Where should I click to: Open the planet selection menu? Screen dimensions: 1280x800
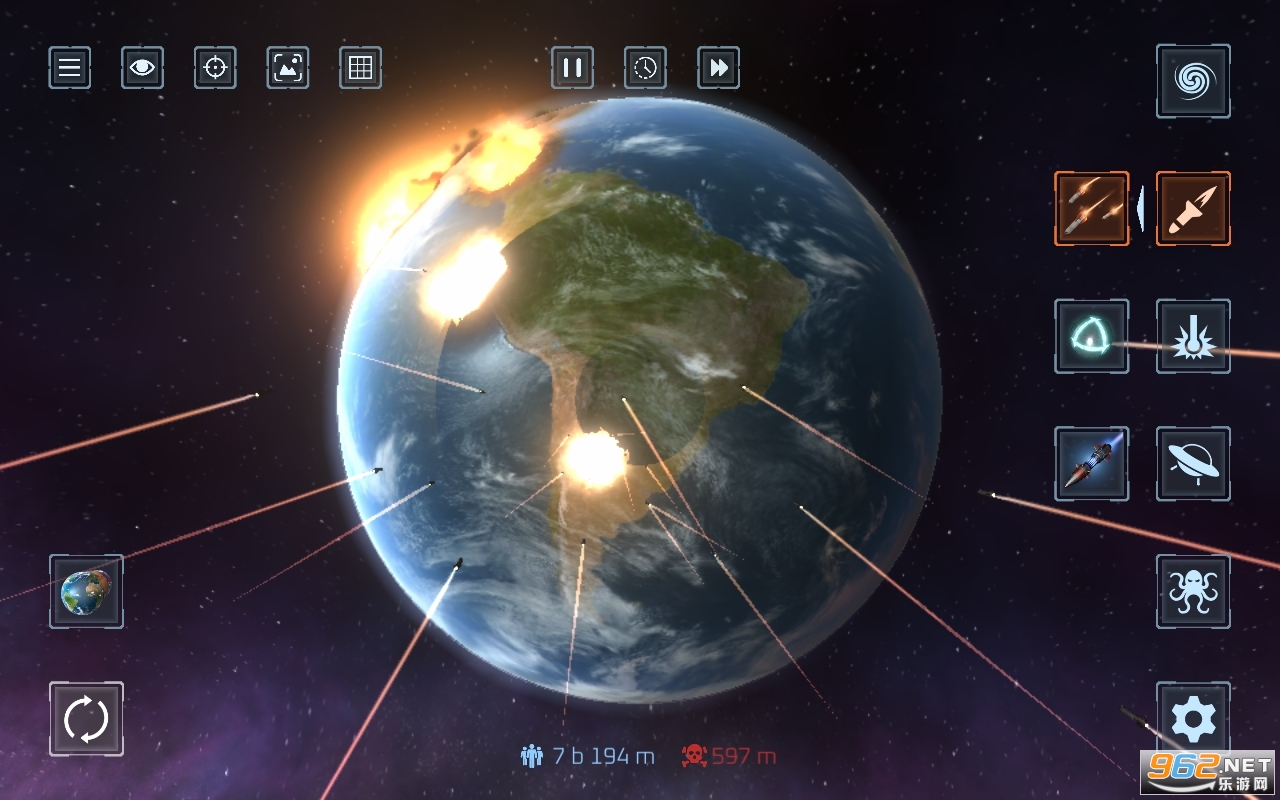(86, 592)
